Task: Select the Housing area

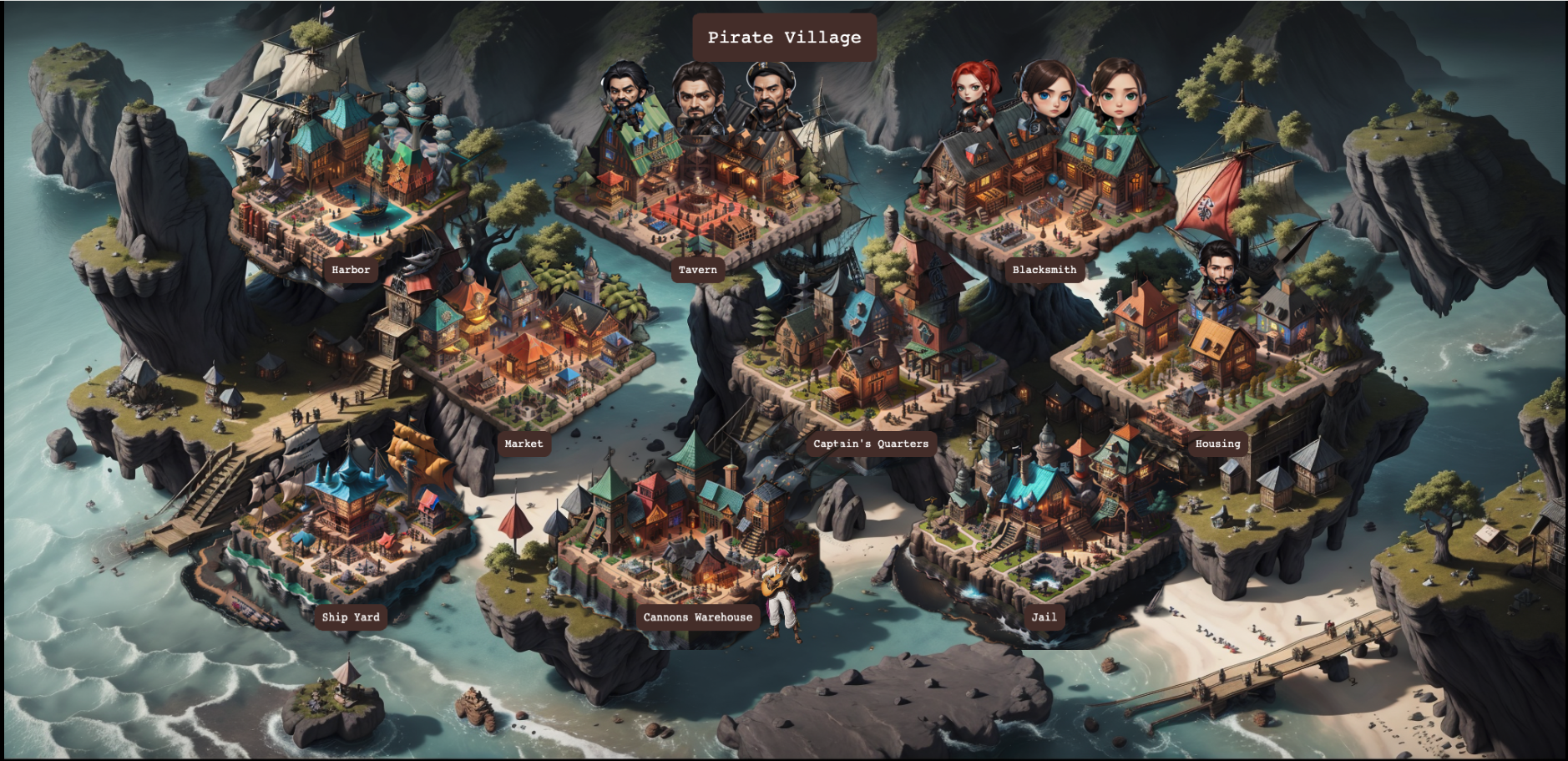Action: pyautogui.click(x=1217, y=444)
